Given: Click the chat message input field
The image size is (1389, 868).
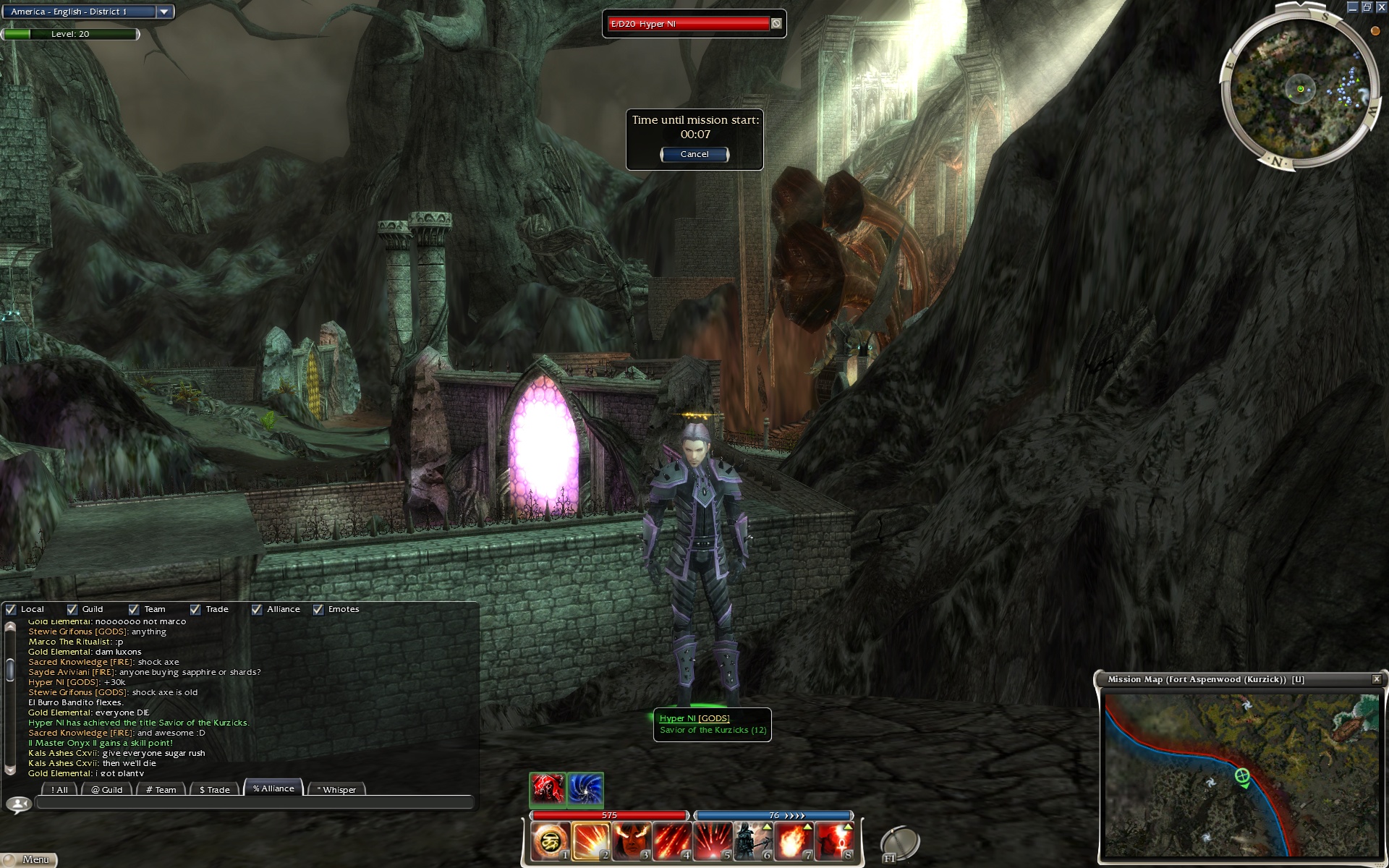Looking at the screenshot, I should 253,802.
